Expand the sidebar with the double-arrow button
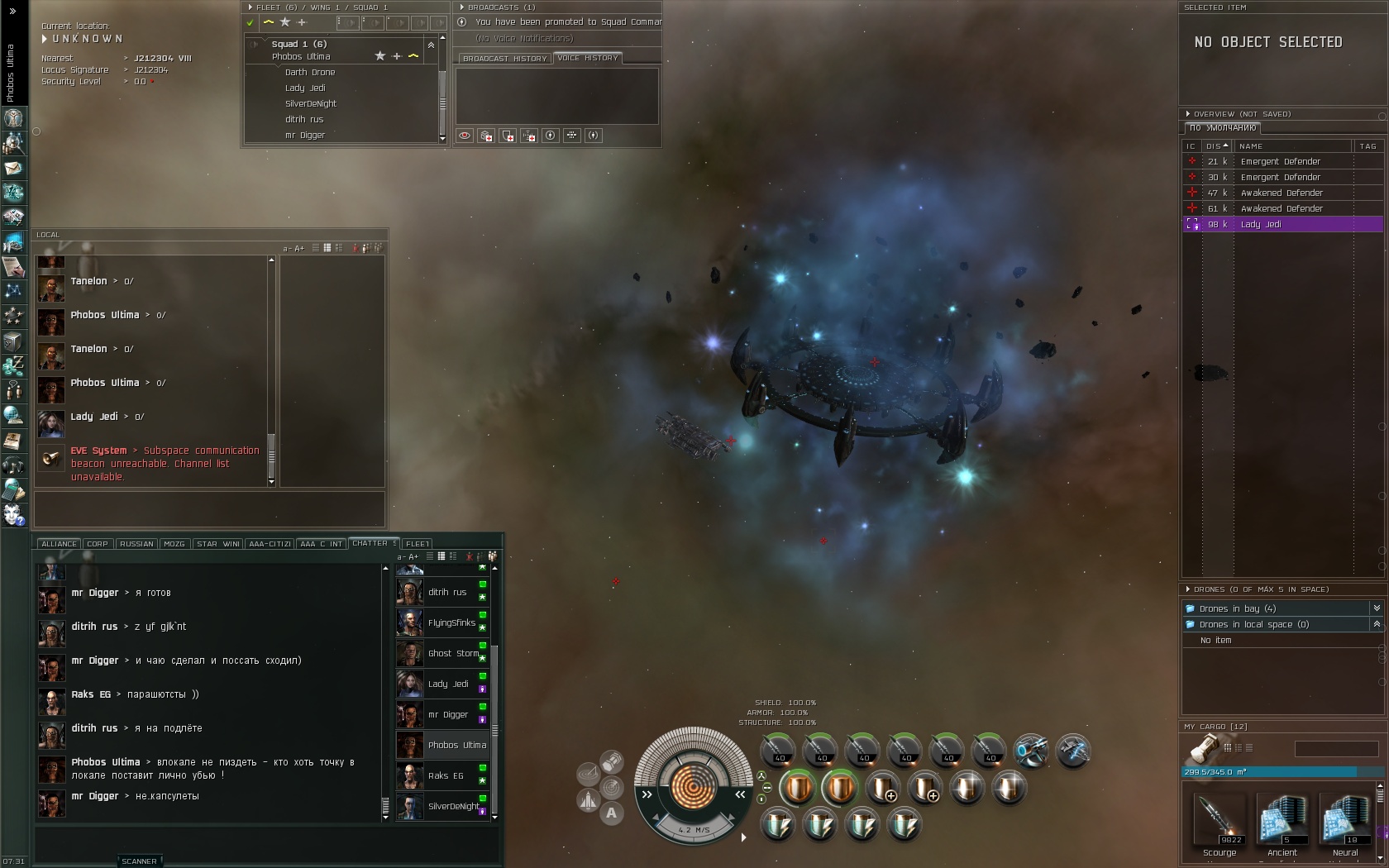The width and height of the screenshot is (1389, 868). coord(12,11)
